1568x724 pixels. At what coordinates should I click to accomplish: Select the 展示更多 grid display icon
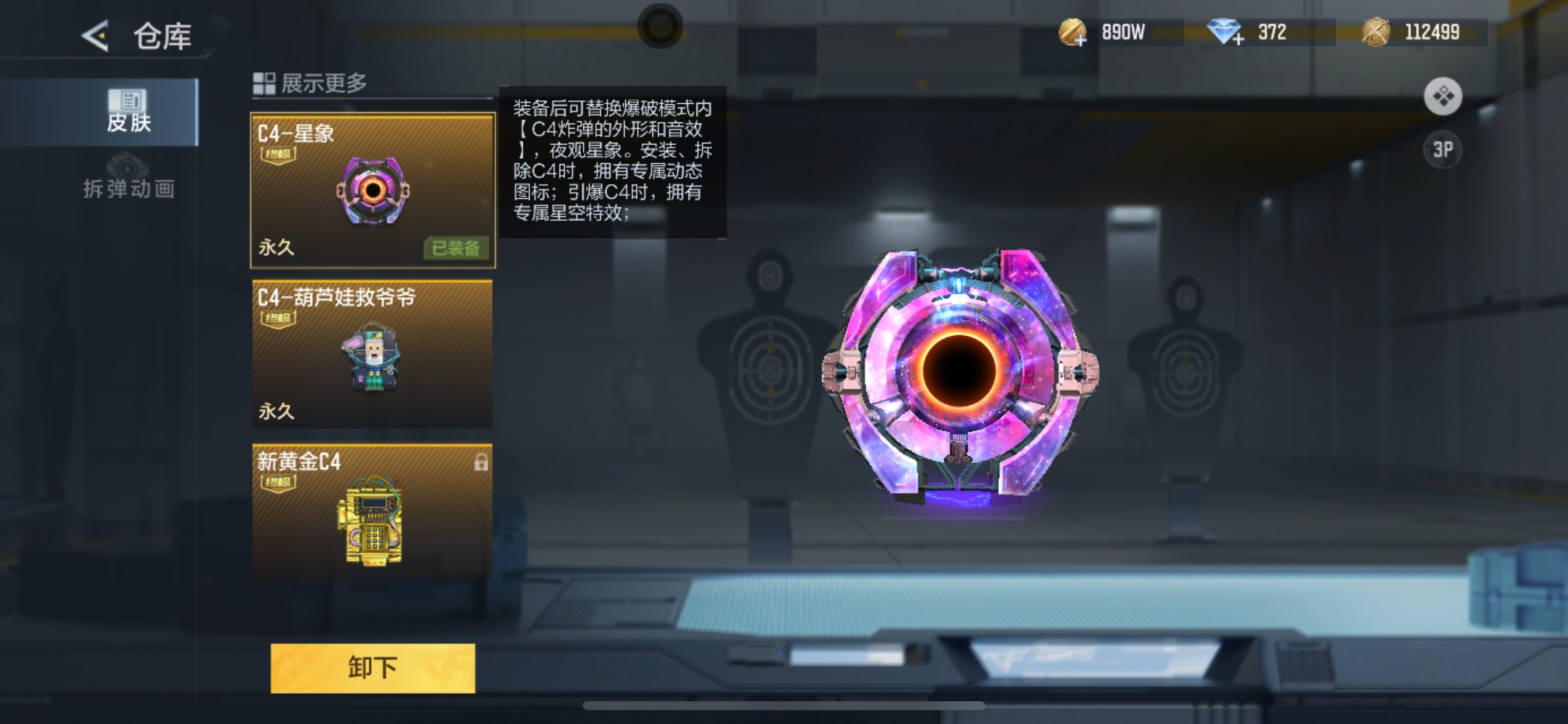pyautogui.click(x=264, y=83)
